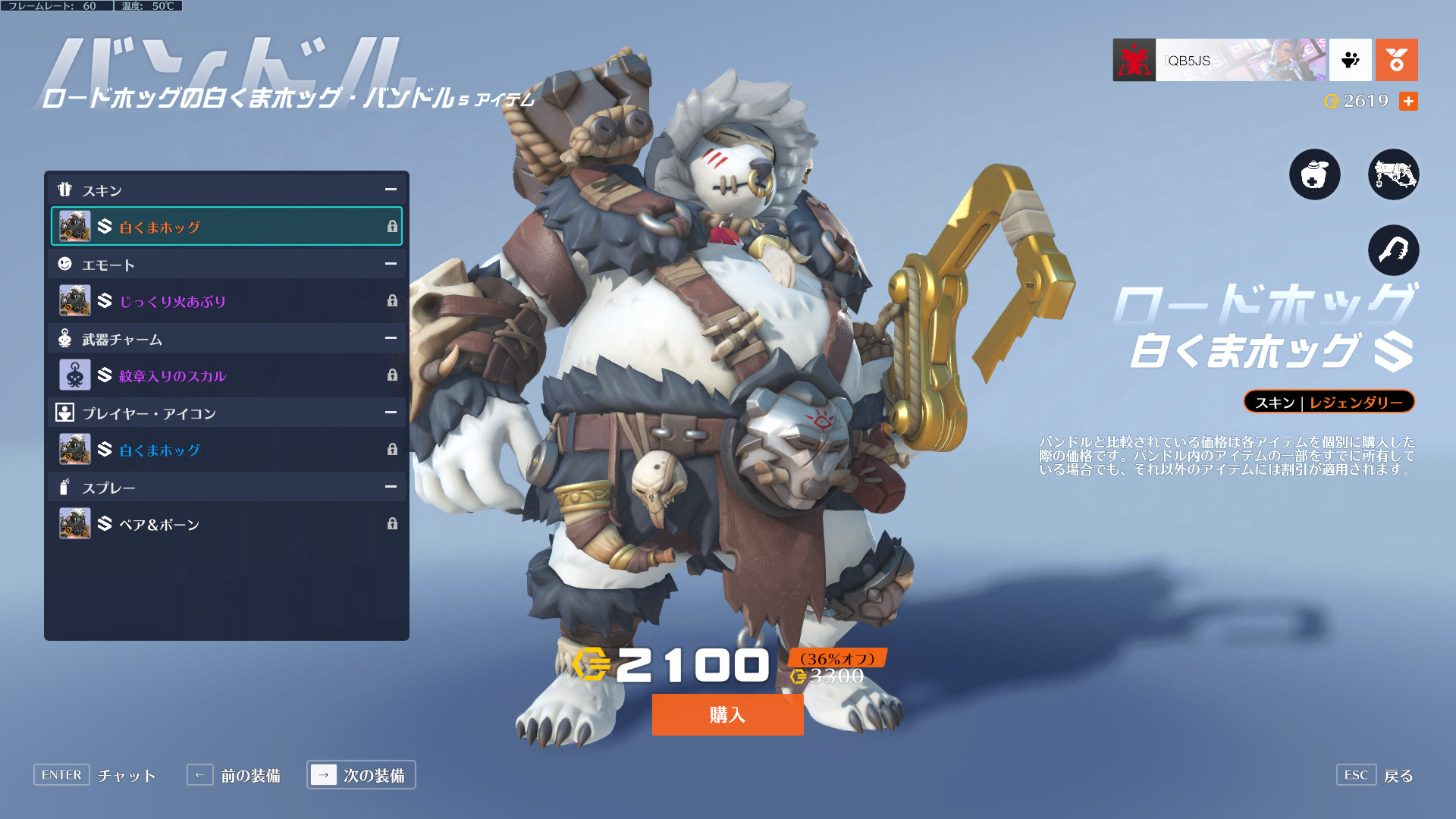The width and height of the screenshot is (1456, 819).
Task: Select the 白くまホッグ skin item row
Action: (227, 226)
